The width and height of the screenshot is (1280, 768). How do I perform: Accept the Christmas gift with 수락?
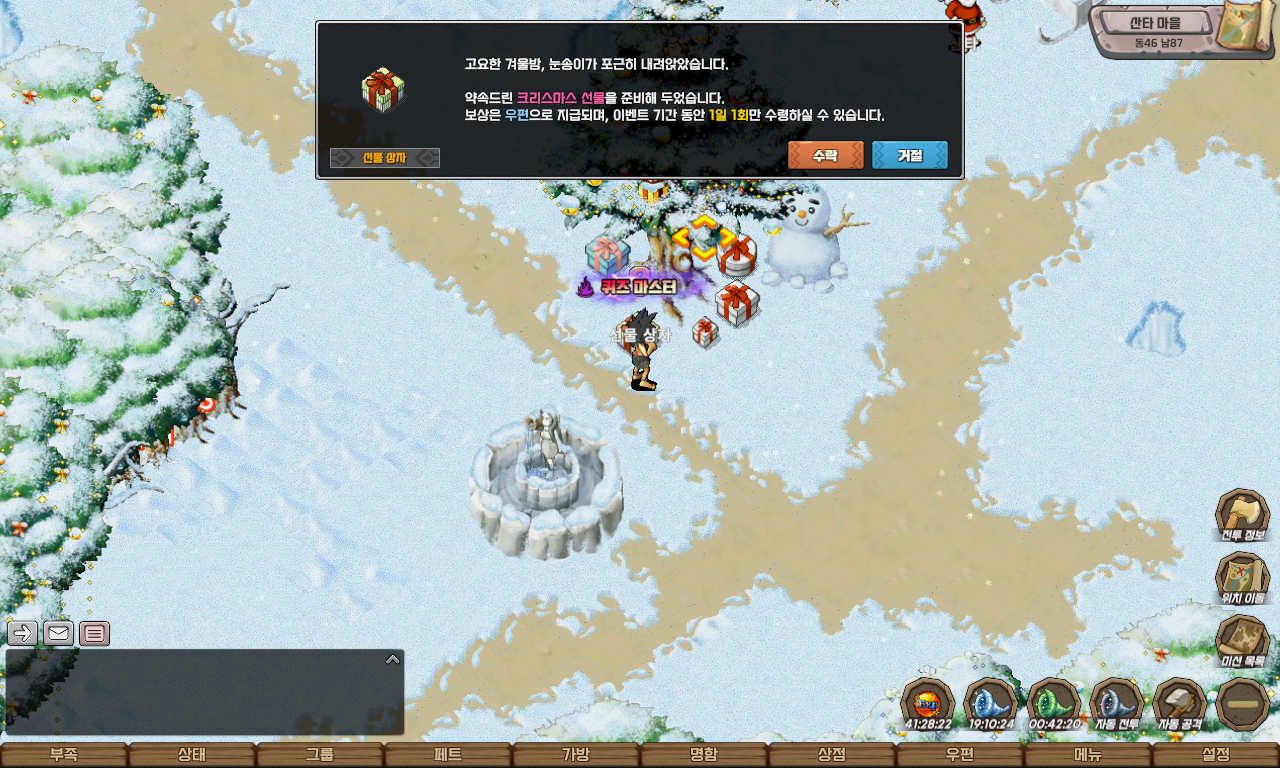[825, 156]
